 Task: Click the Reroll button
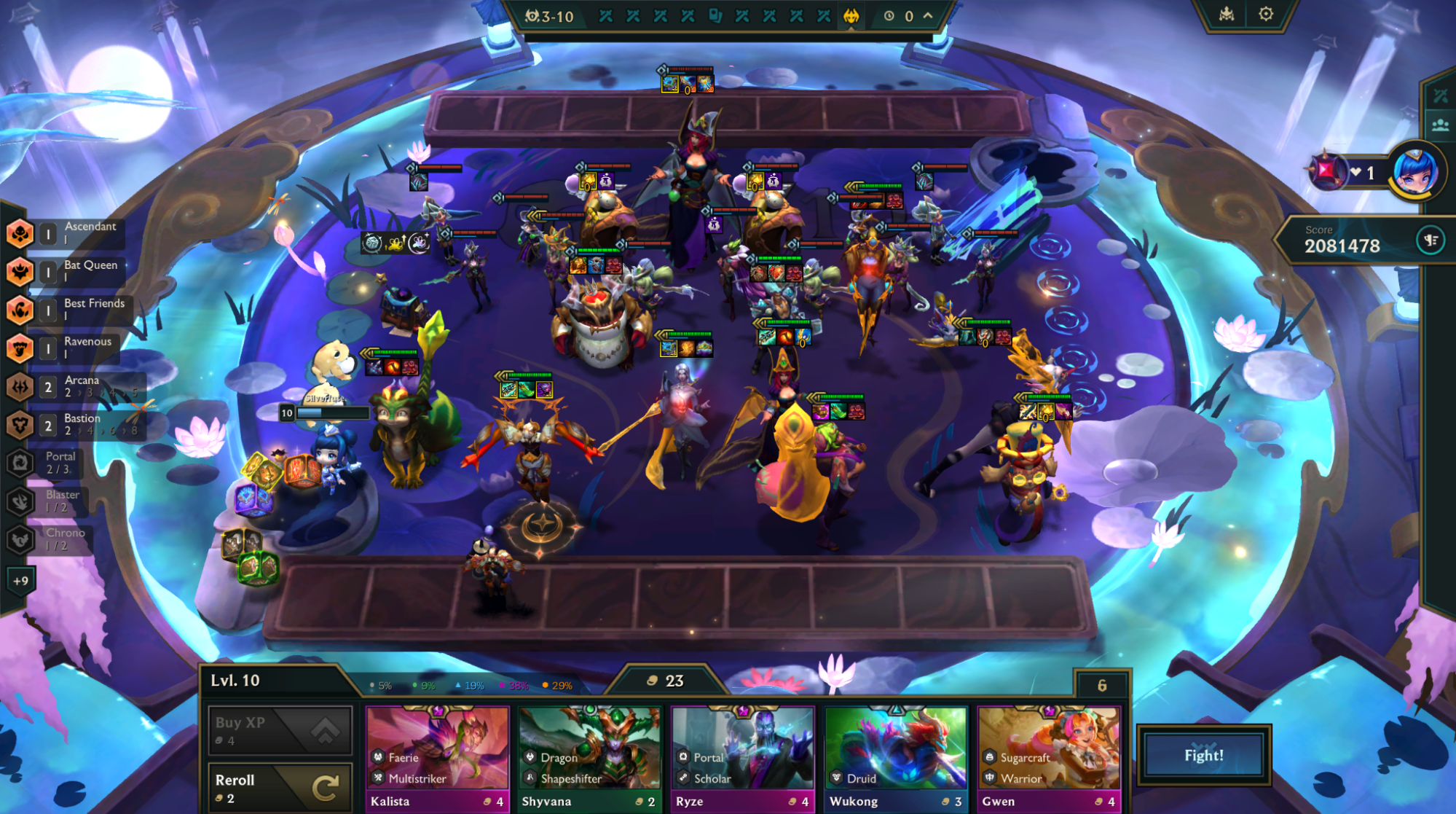coord(279,786)
